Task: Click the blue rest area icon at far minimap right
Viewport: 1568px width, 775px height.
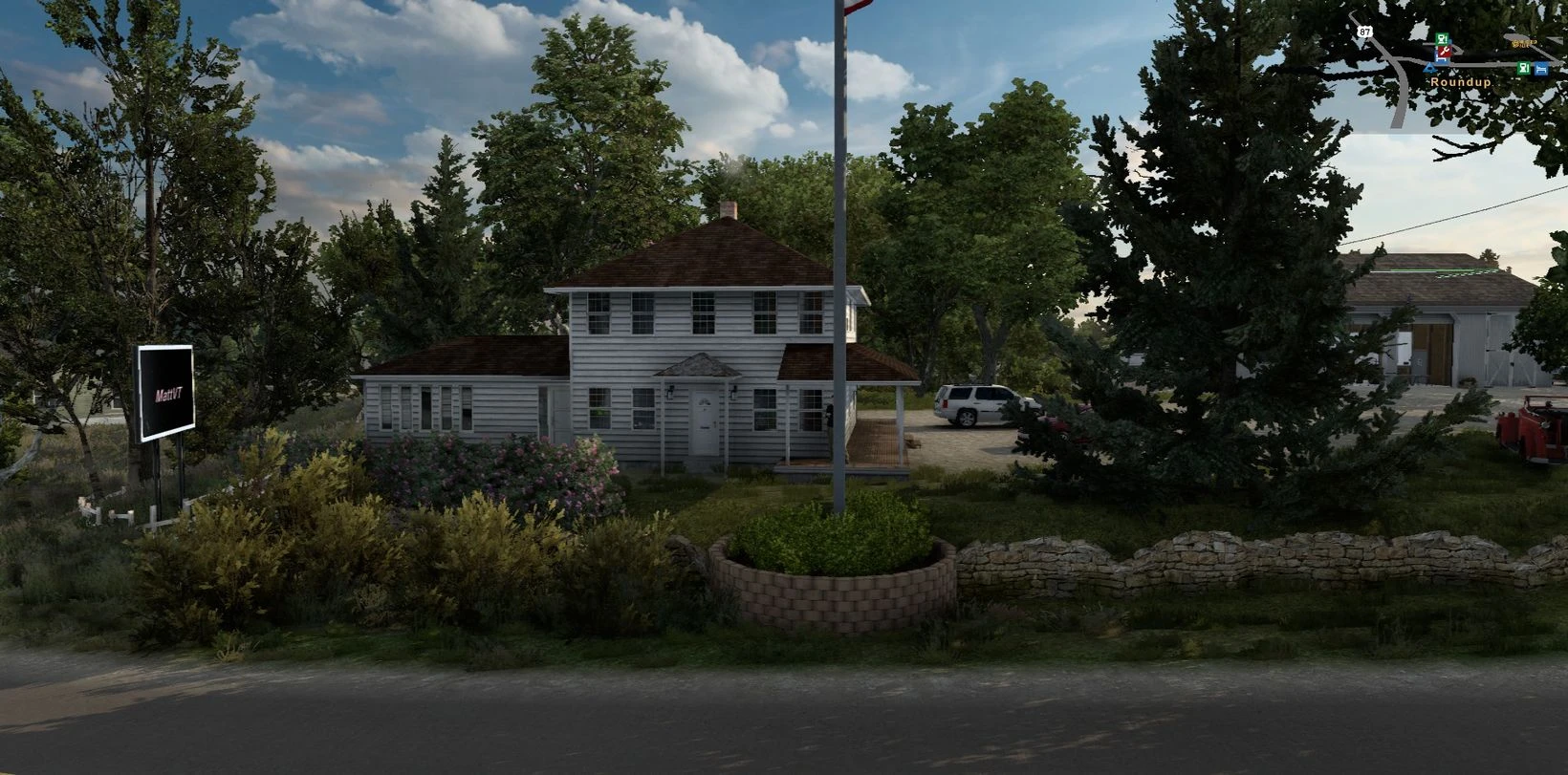Action: pyautogui.click(x=1541, y=69)
